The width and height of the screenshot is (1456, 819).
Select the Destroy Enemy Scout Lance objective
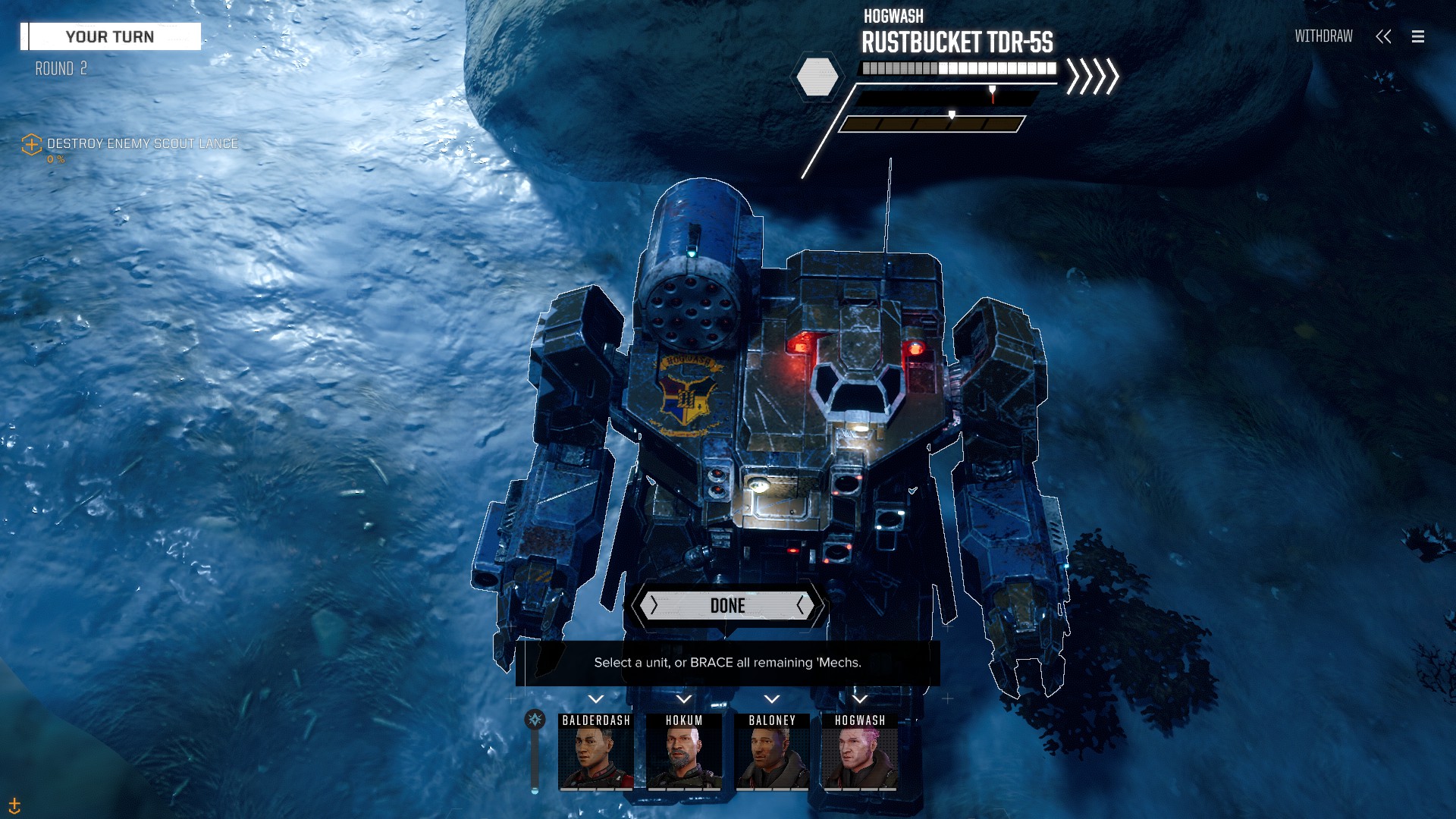tap(142, 143)
